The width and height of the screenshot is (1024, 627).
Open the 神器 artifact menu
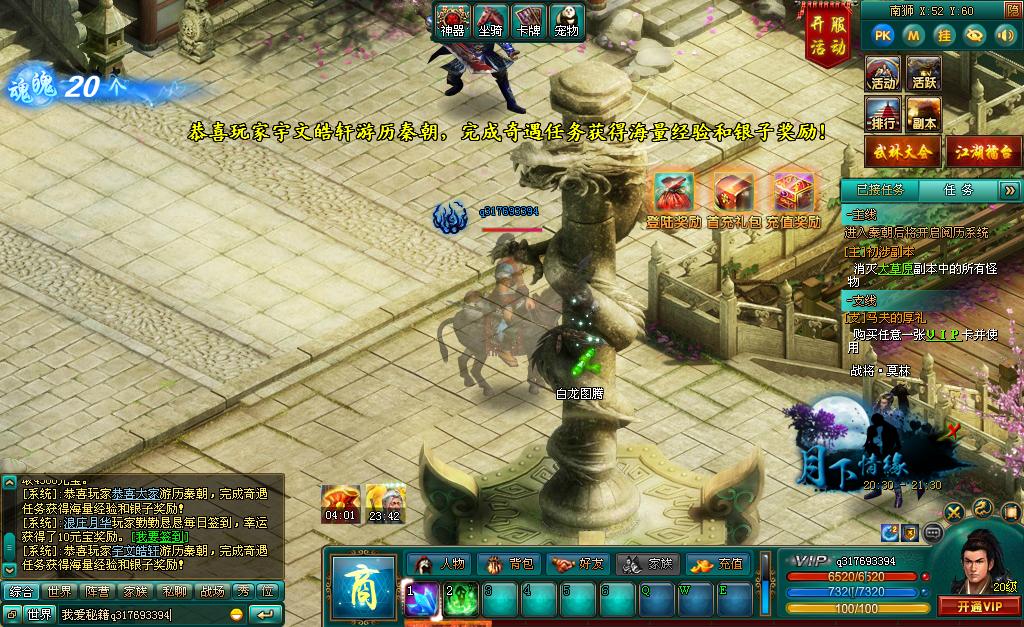point(453,21)
